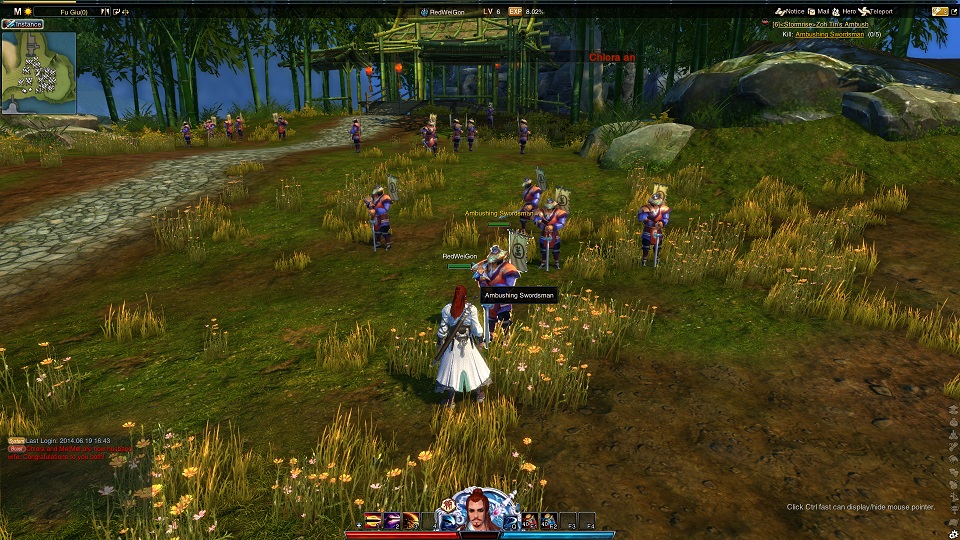Viewport: 960px width, 540px height.
Task: Click the bag icon in the side menu
Action: pos(952,422)
